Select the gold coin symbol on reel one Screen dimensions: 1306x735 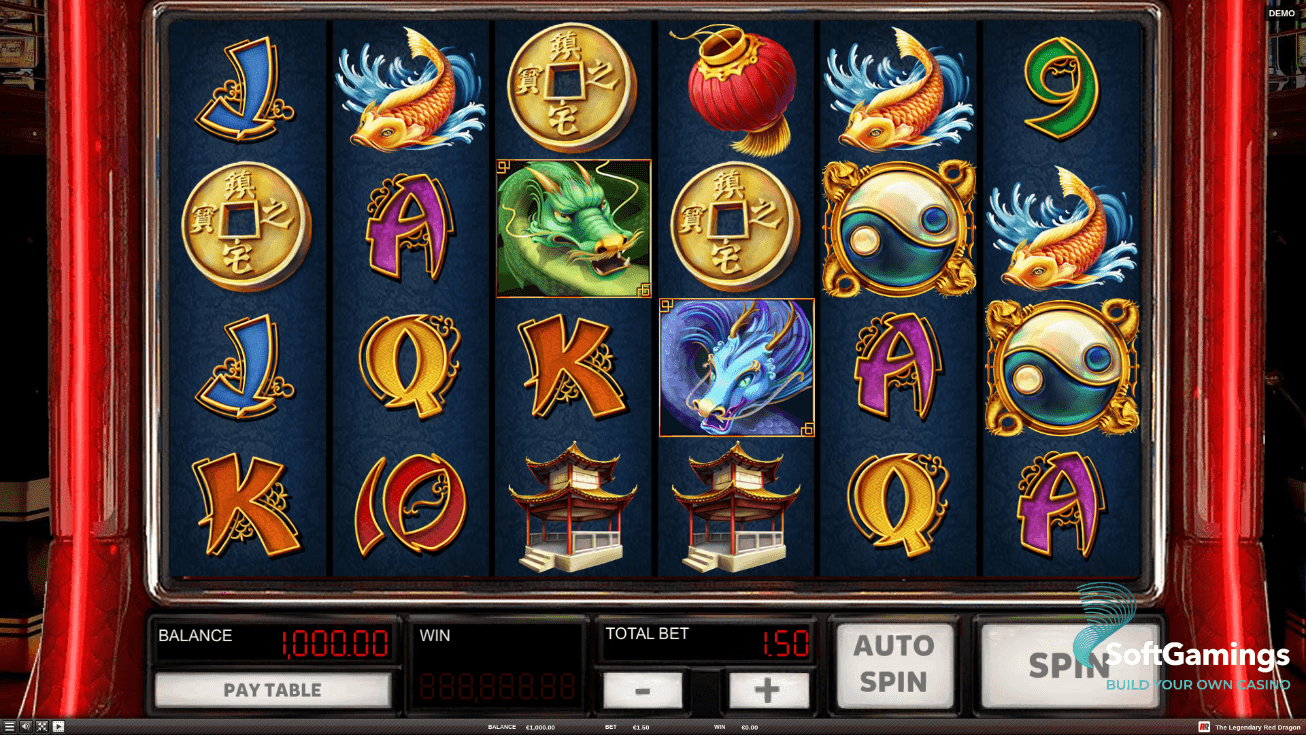[247, 232]
